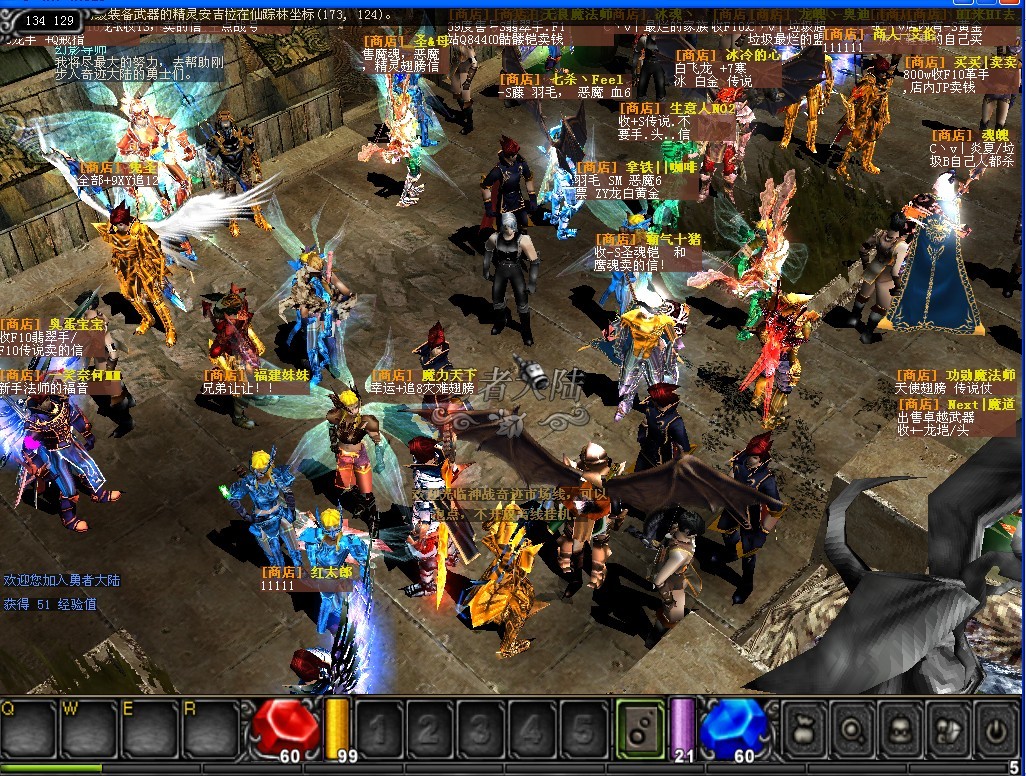Click the horn and shield icon
Image resolution: width=1026 pixels, height=776 pixels.
948,729
